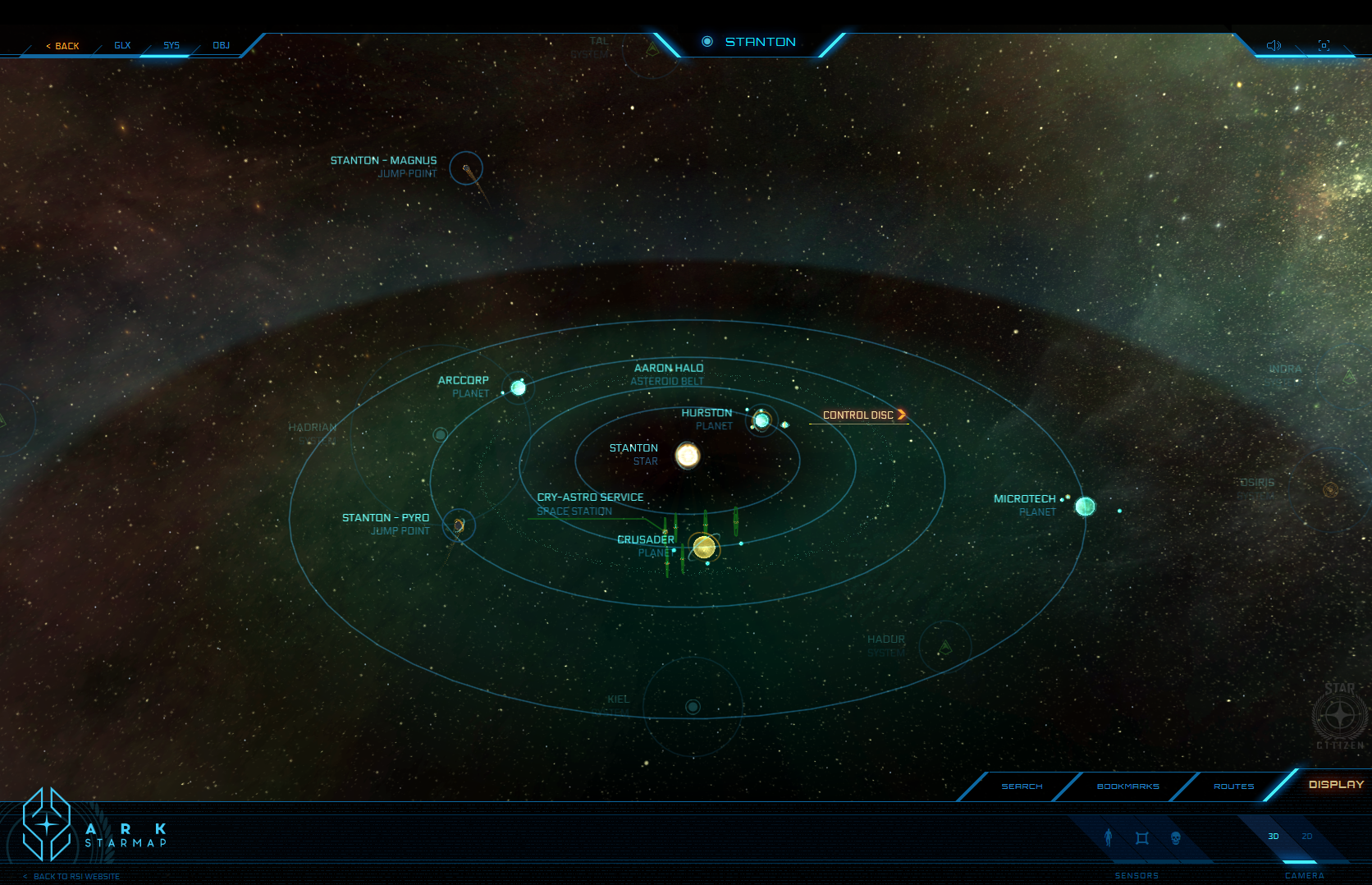
Task: Select the SYS system view tab
Action: tap(171, 45)
